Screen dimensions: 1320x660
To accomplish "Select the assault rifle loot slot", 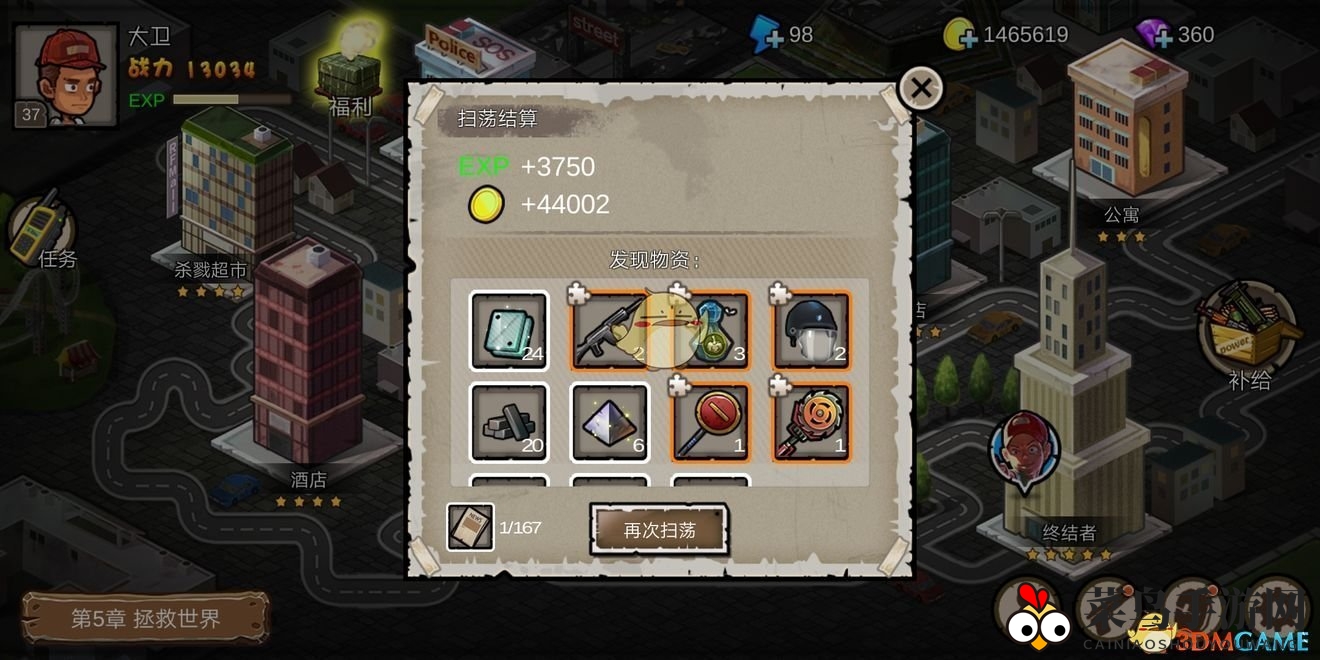I will [x=610, y=331].
